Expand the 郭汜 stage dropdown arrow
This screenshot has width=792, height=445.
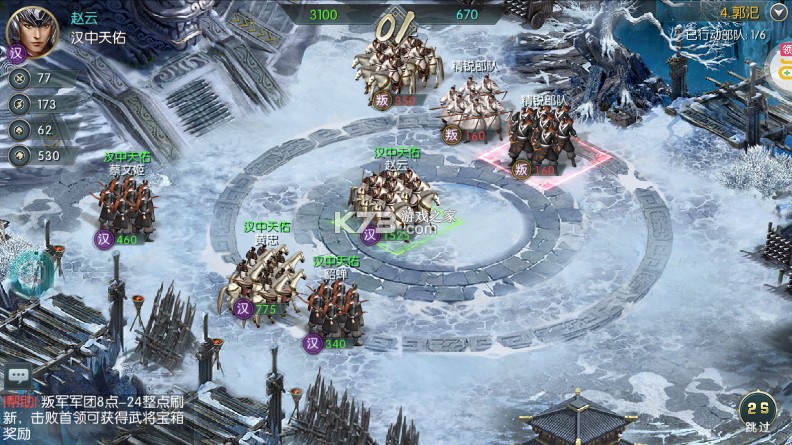click(x=779, y=11)
